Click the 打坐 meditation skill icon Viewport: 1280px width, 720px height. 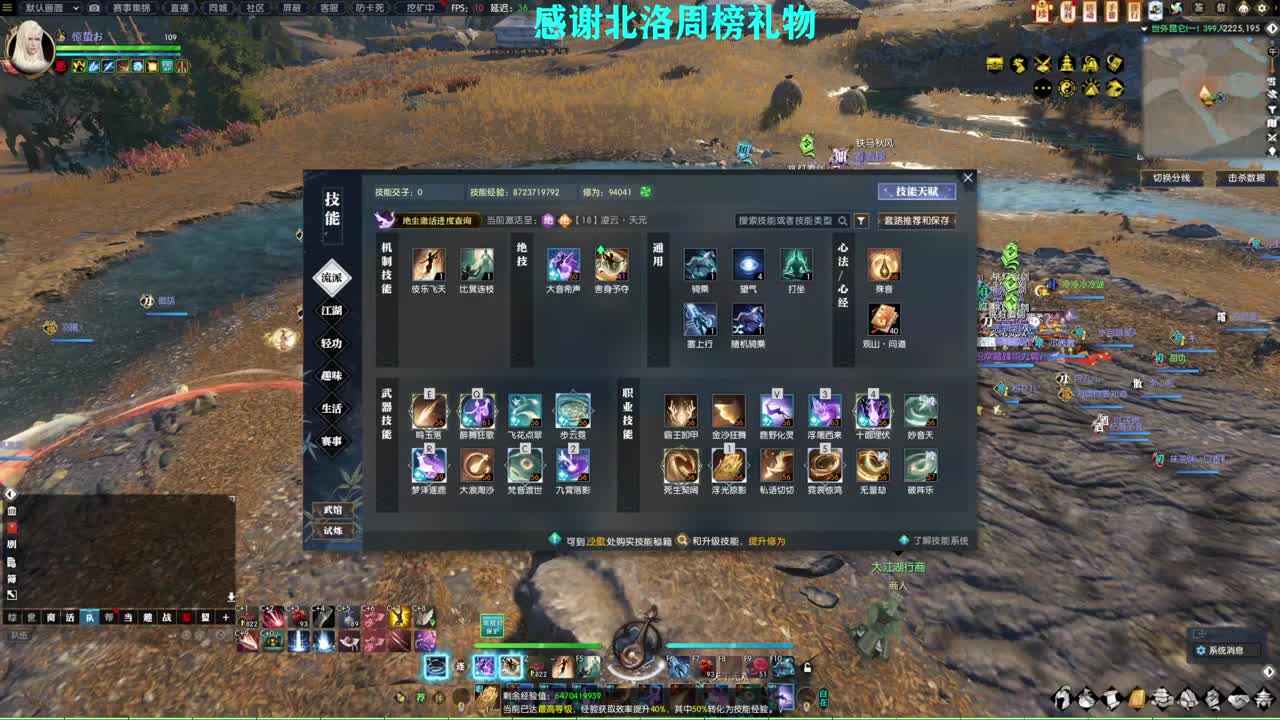tap(798, 265)
